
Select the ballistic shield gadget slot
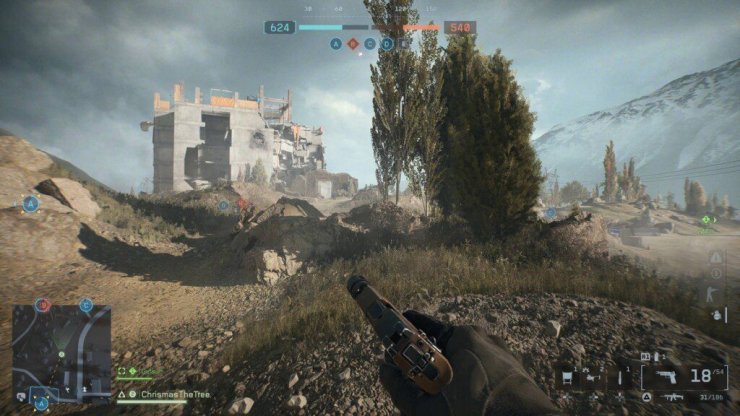[x=568, y=378]
